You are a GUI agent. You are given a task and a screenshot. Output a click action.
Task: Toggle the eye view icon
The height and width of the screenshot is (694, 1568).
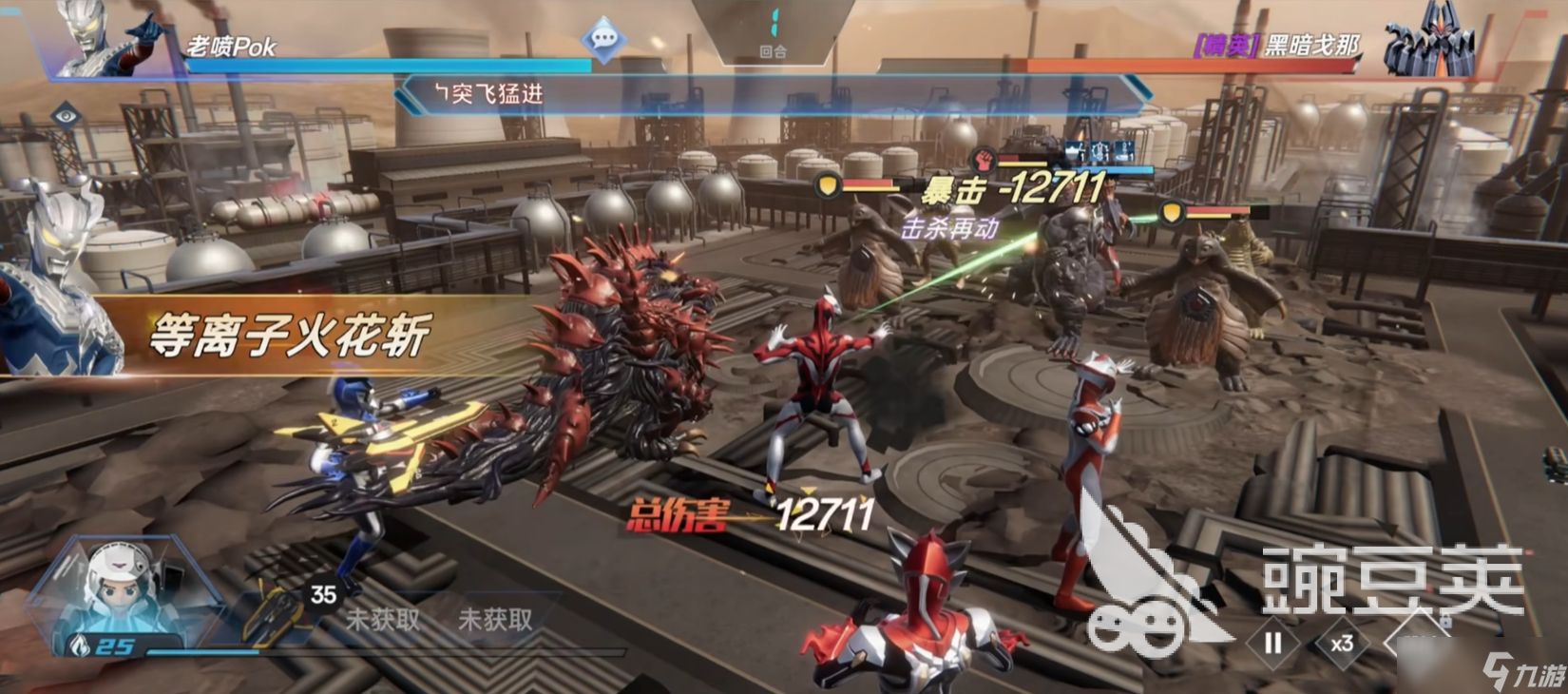pyautogui.click(x=65, y=117)
